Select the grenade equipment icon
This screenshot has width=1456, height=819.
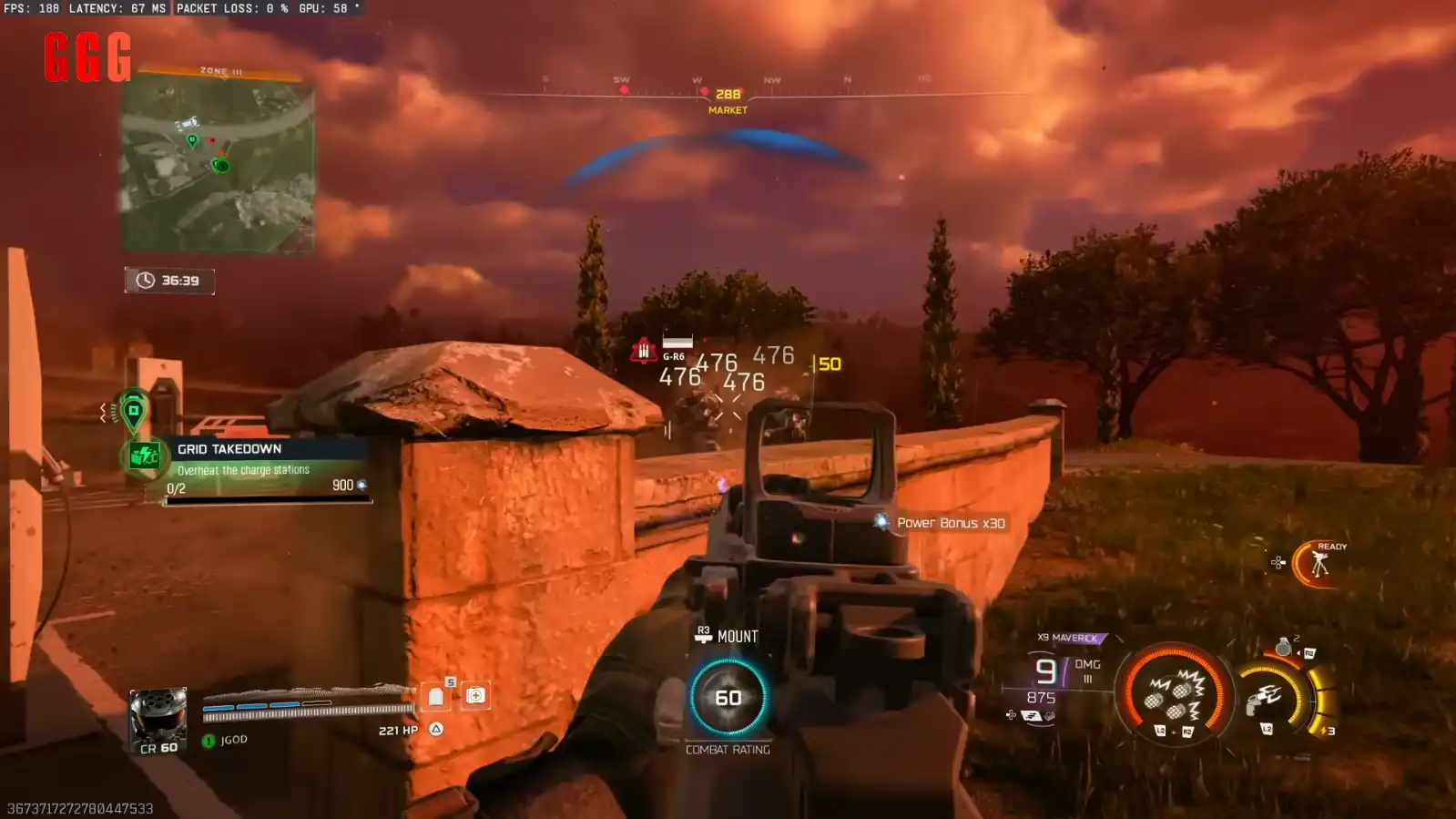[x=1283, y=648]
